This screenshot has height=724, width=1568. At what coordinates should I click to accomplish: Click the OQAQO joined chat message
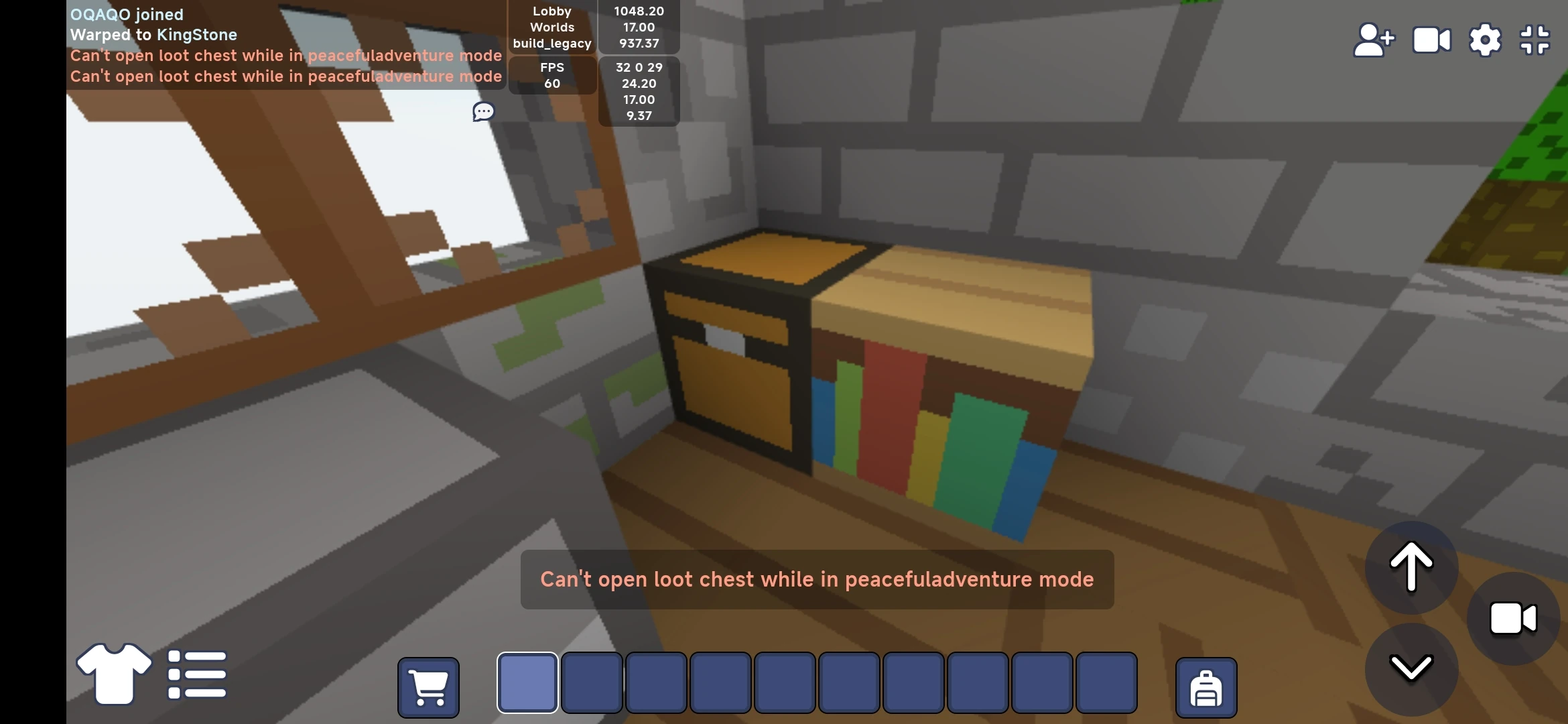click(126, 13)
